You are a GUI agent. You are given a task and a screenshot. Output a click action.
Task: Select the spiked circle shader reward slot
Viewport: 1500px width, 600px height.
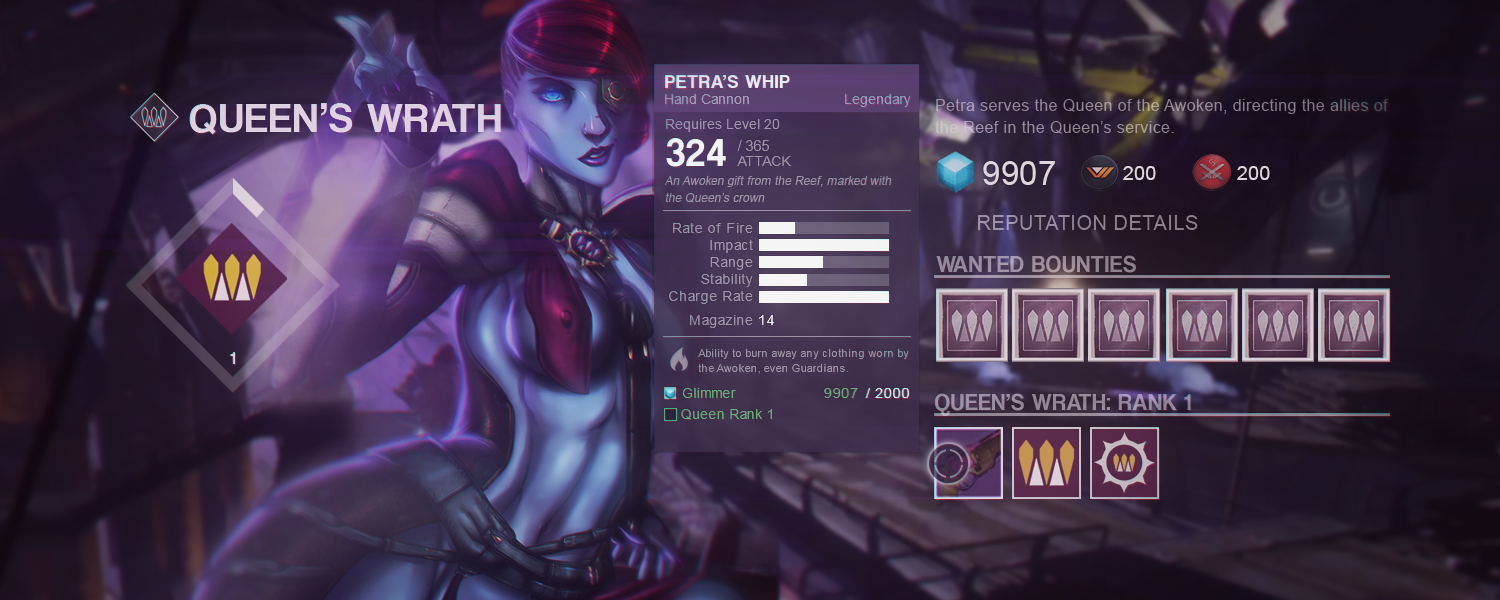tap(1124, 463)
